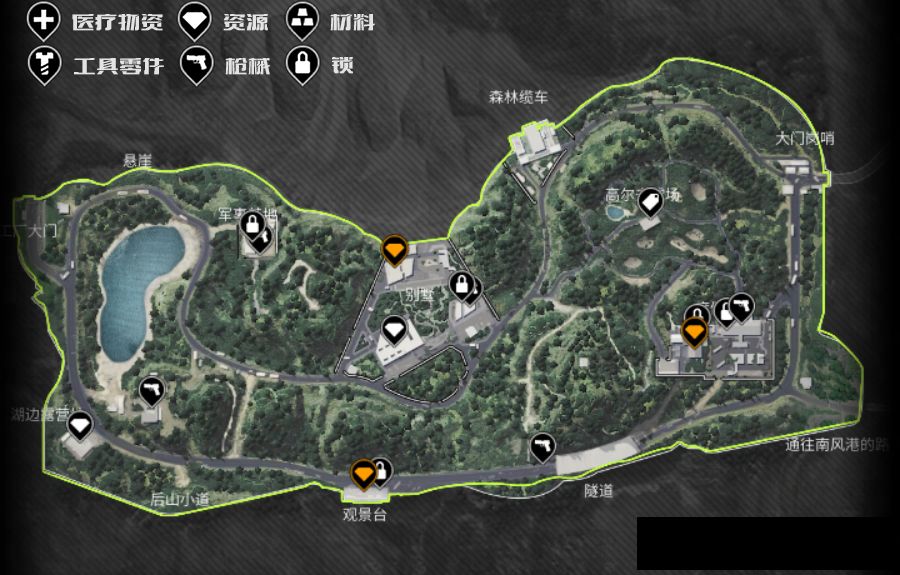Click the firearm marker near the tunnel
The height and width of the screenshot is (575, 900).
point(542,446)
